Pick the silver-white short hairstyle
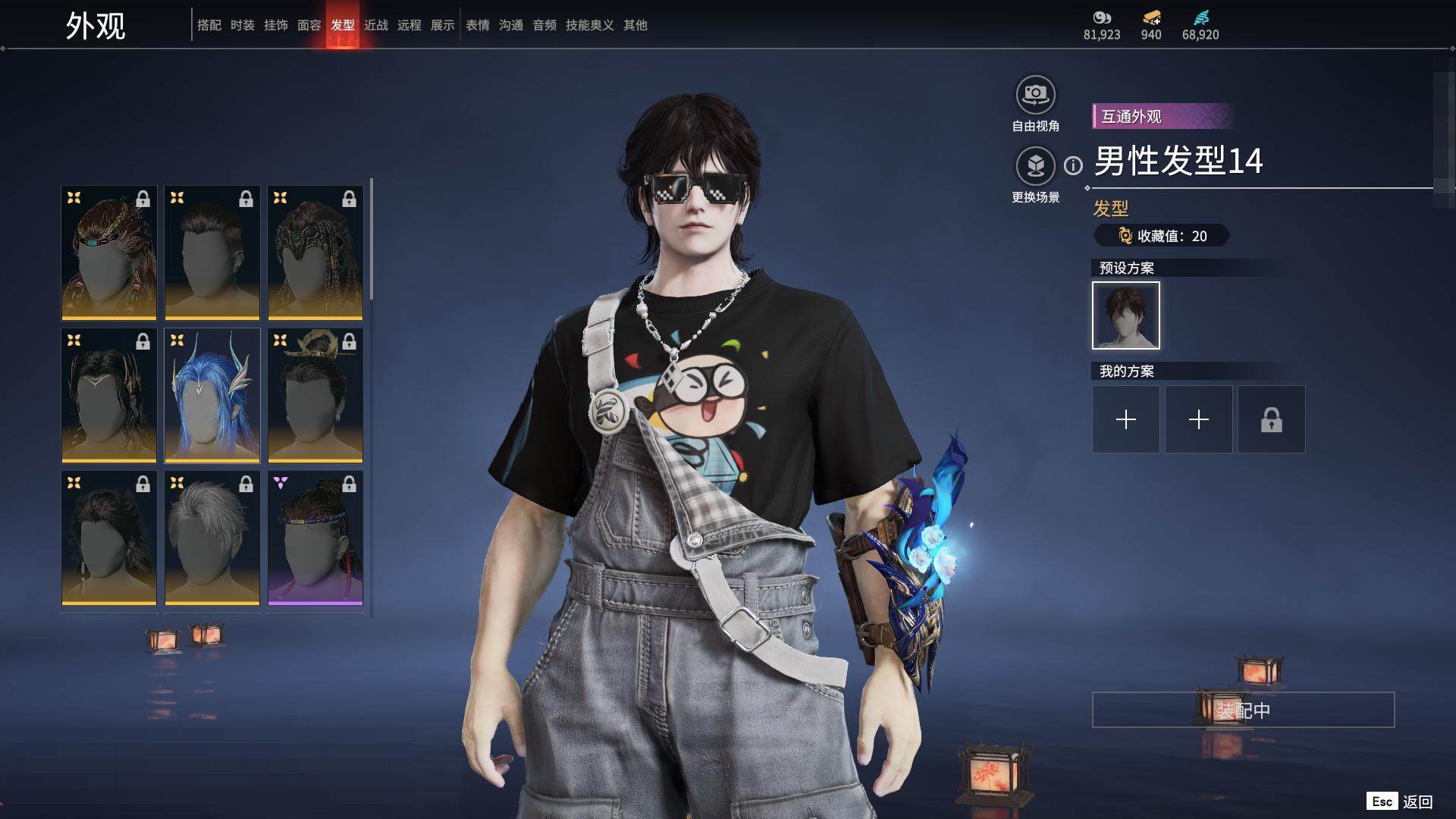 click(212, 538)
